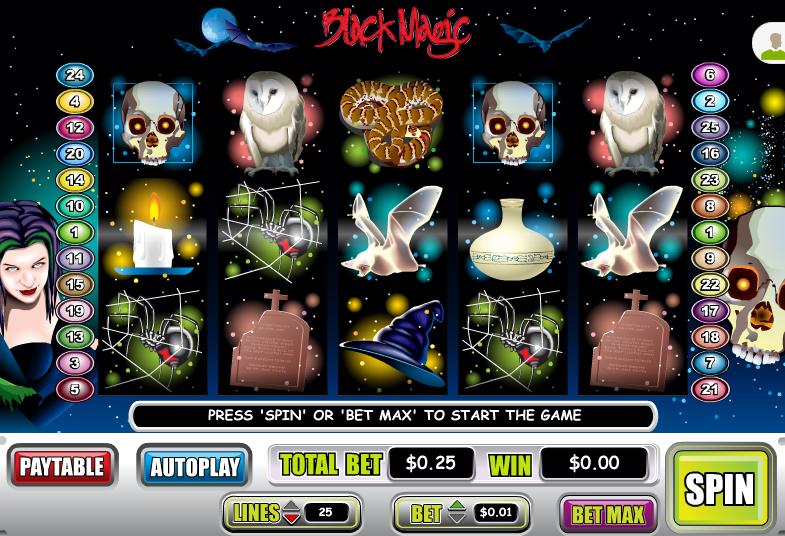
Task: Show payline 22
Action: click(x=710, y=285)
